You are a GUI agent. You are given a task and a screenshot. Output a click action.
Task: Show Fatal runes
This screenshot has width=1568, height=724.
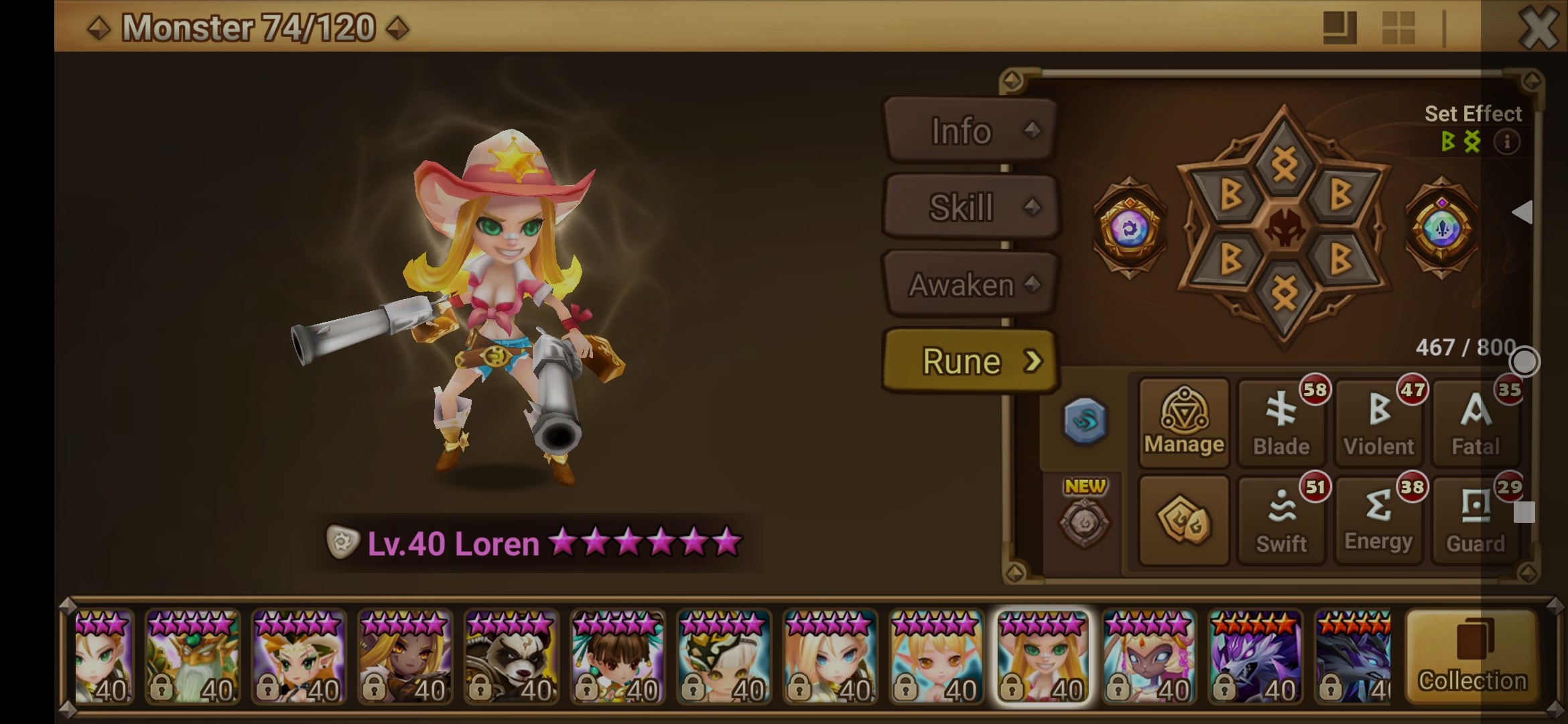pyautogui.click(x=1475, y=422)
